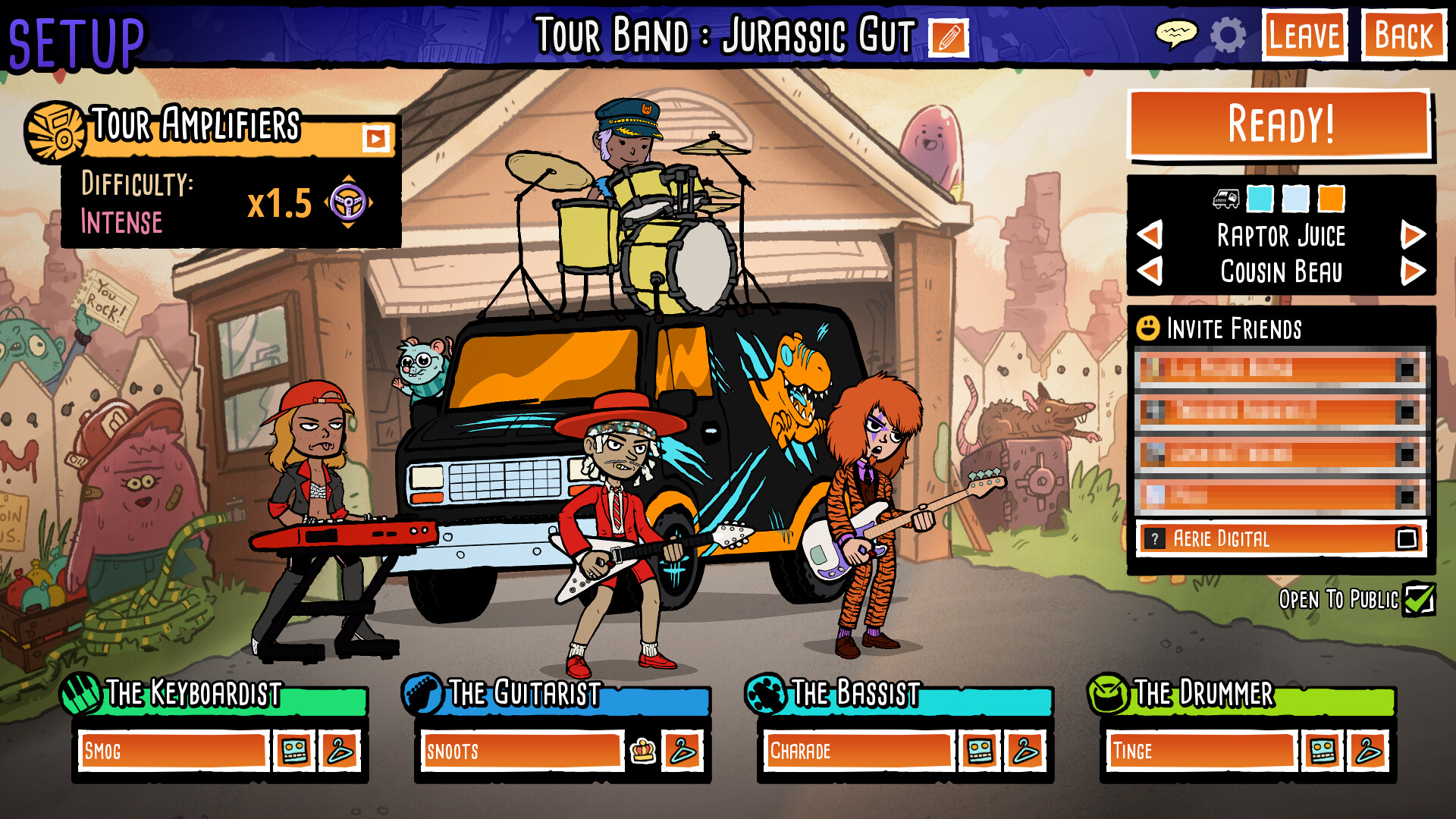Click the steering wheel difficulty icon
This screenshot has height=819, width=1456.
click(349, 203)
